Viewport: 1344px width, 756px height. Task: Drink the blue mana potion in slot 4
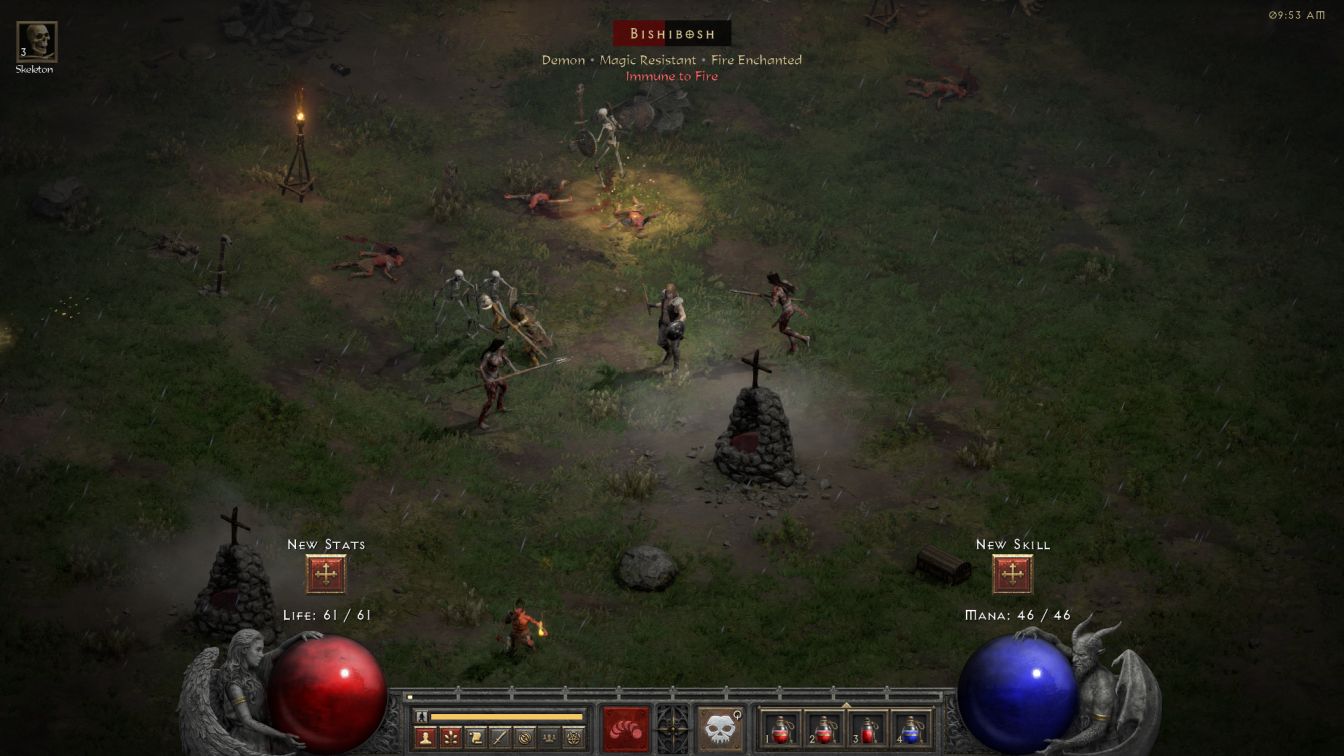[910, 730]
